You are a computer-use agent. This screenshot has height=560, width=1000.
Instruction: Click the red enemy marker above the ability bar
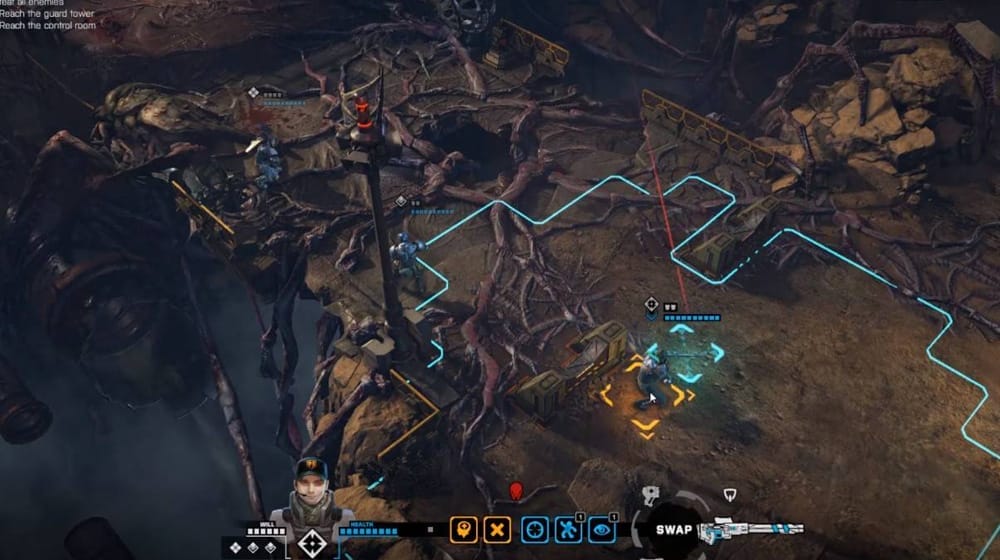(516, 491)
